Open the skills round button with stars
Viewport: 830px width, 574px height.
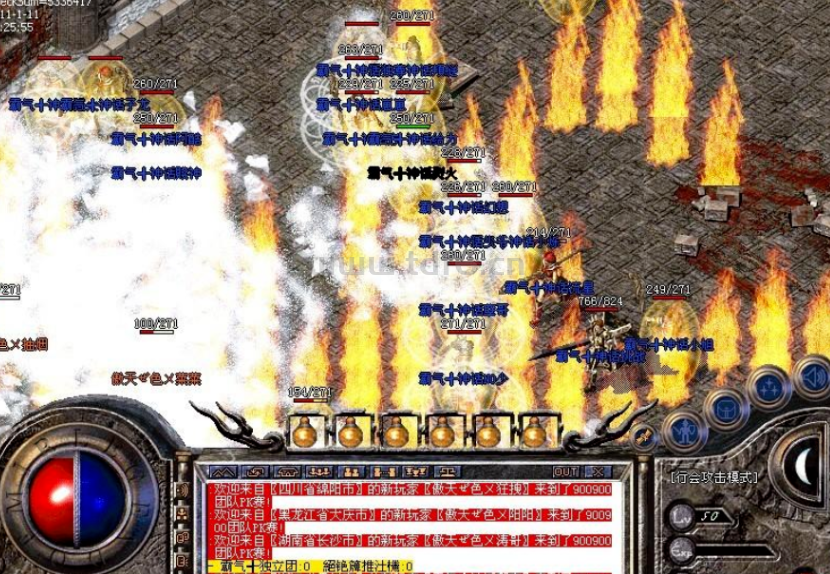(769, 387)
